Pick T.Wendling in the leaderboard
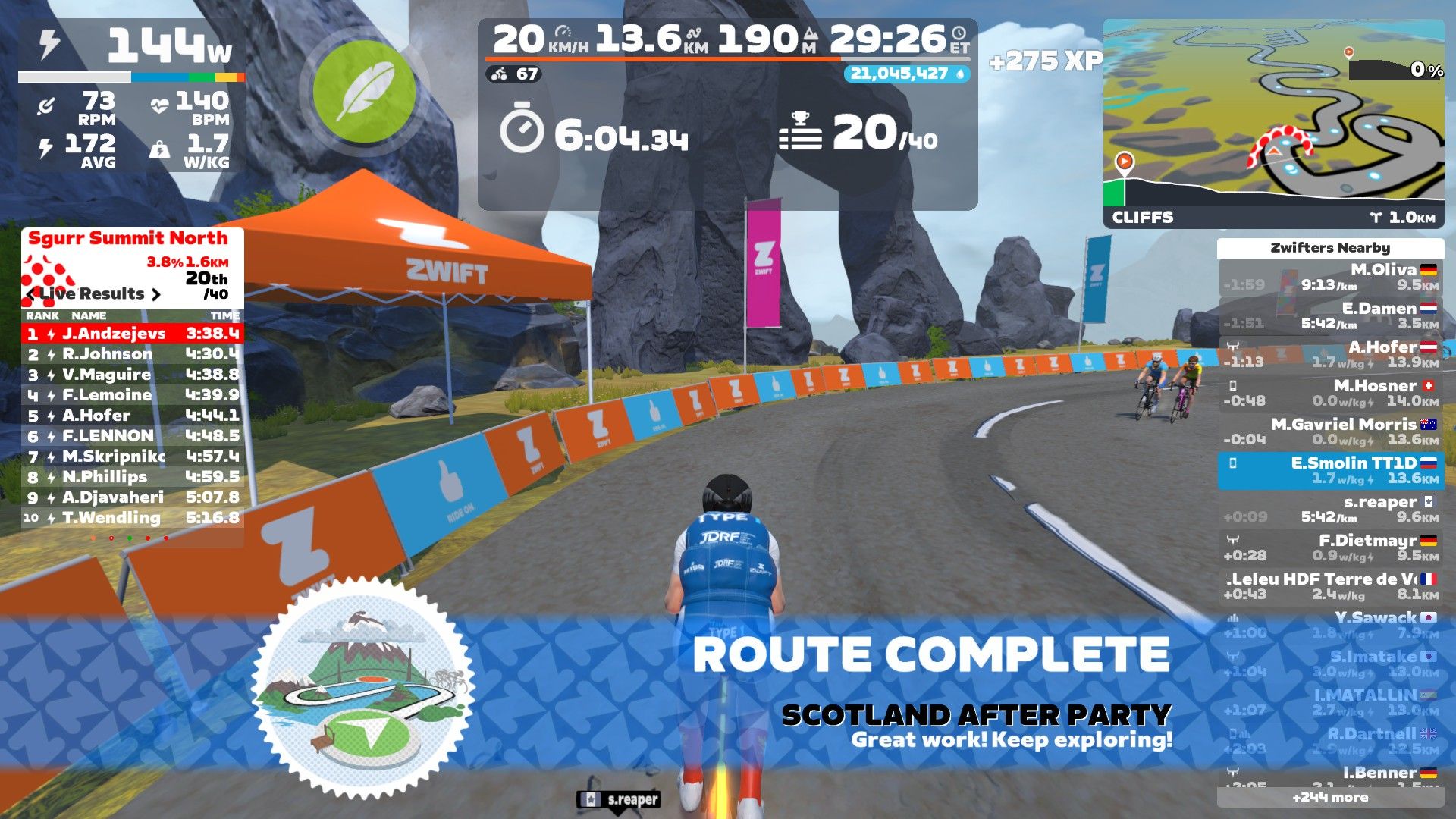This screenshot has height=819, width=1456. click(x=133, y=518)
